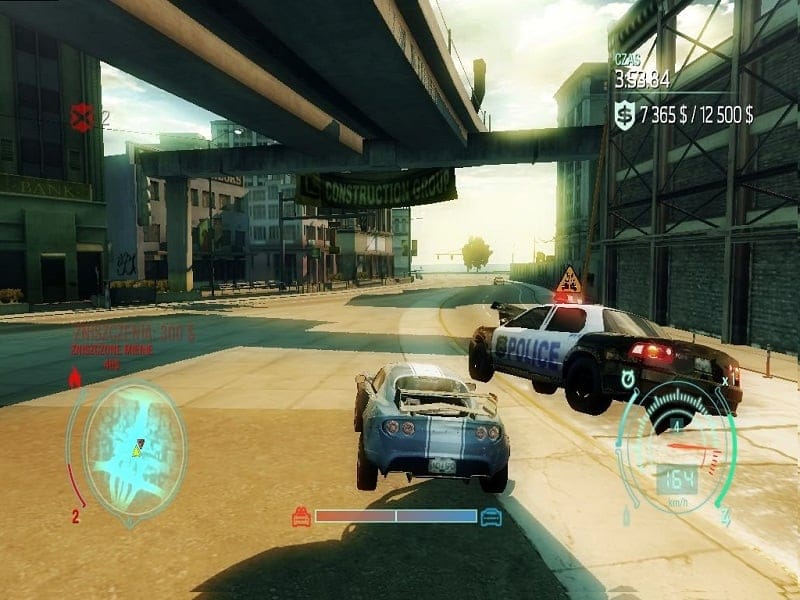Click the red police car pursuit icon
The width and height of the screenshot is (800, 600).
[x=301, y=517]
